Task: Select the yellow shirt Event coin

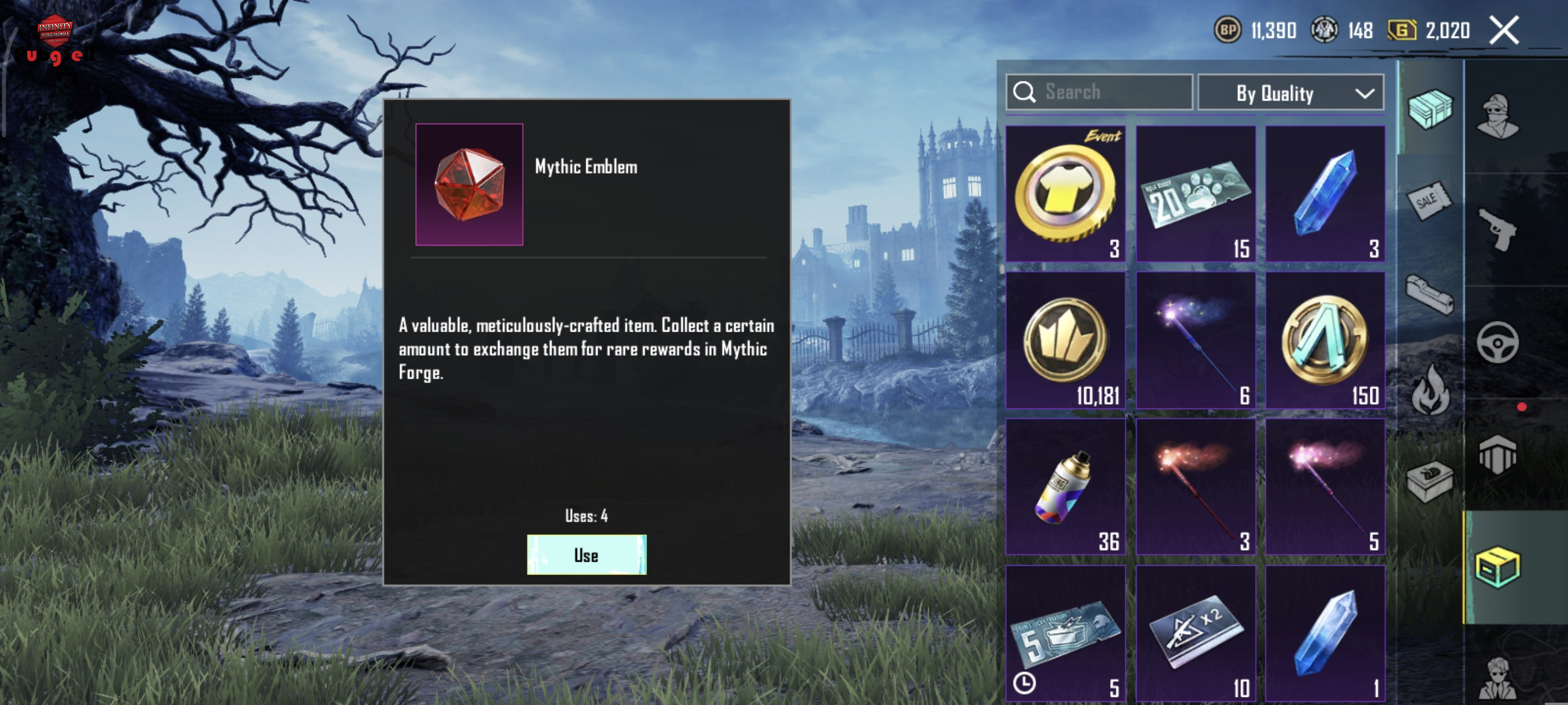Action: click(x=1065, y=194)
